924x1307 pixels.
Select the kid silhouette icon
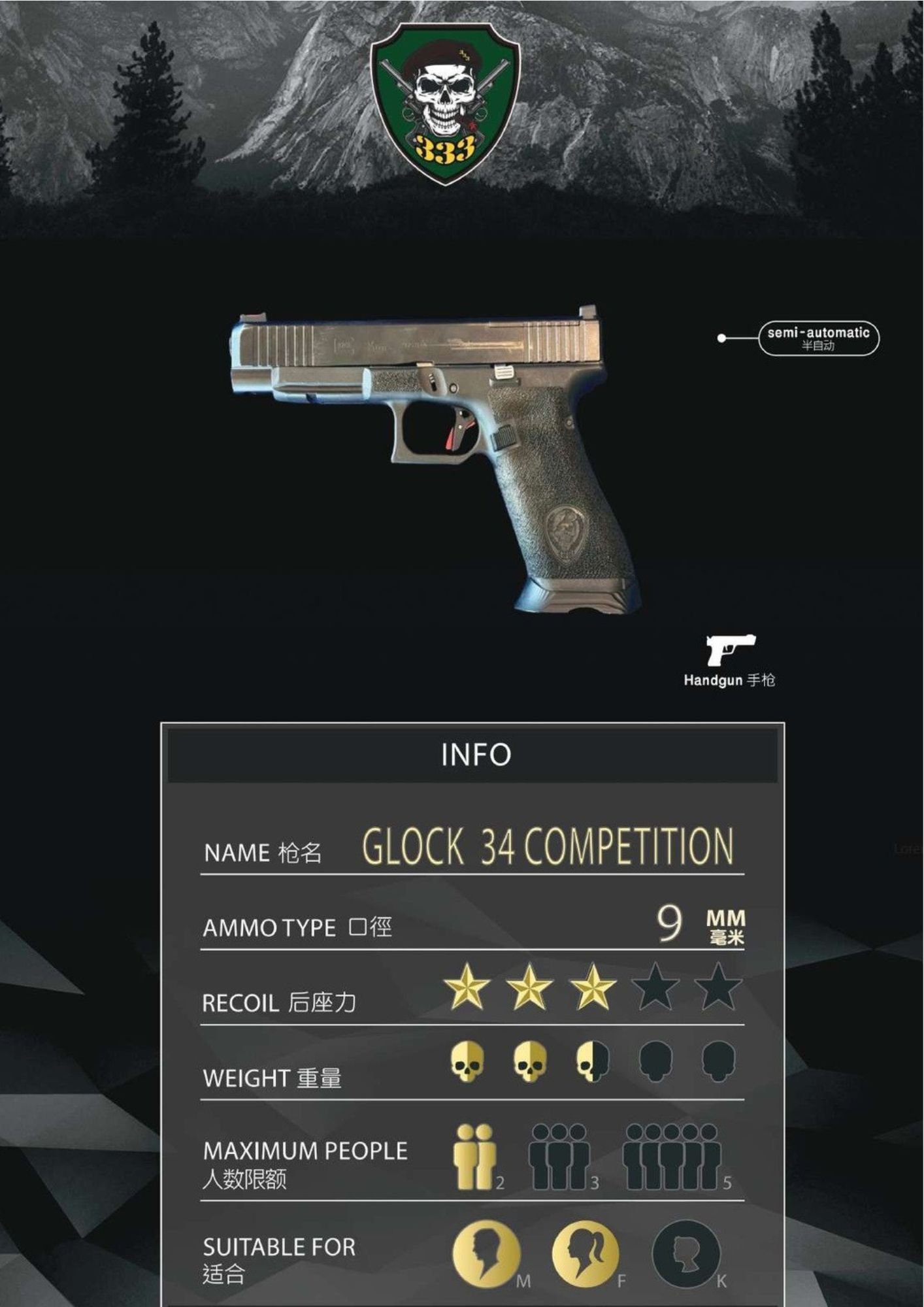tap(685, 1253)
